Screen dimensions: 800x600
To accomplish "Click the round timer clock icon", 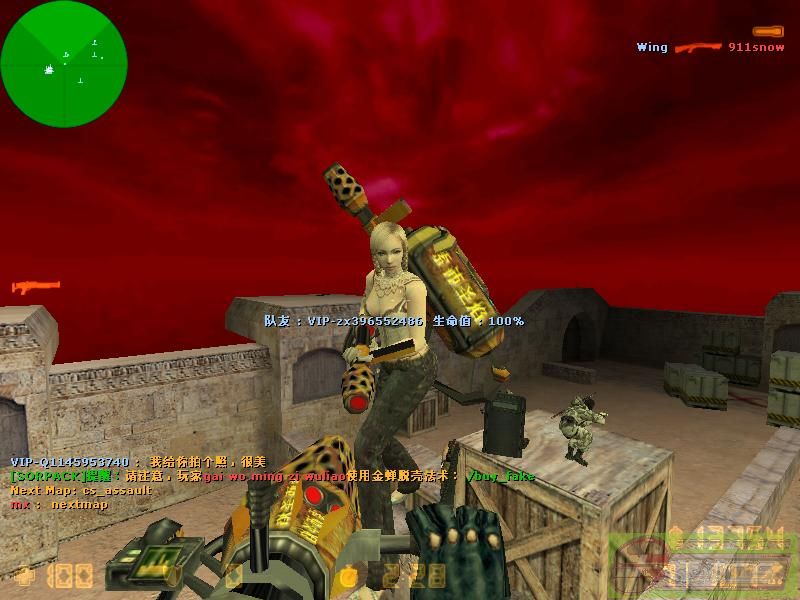I will (x=347, y=575).
